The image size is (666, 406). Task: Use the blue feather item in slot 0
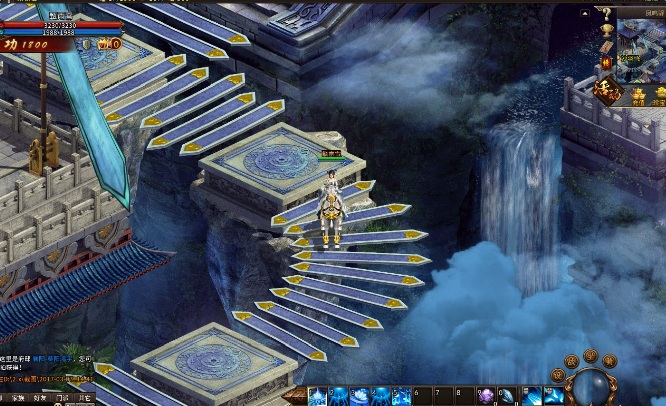508,397
